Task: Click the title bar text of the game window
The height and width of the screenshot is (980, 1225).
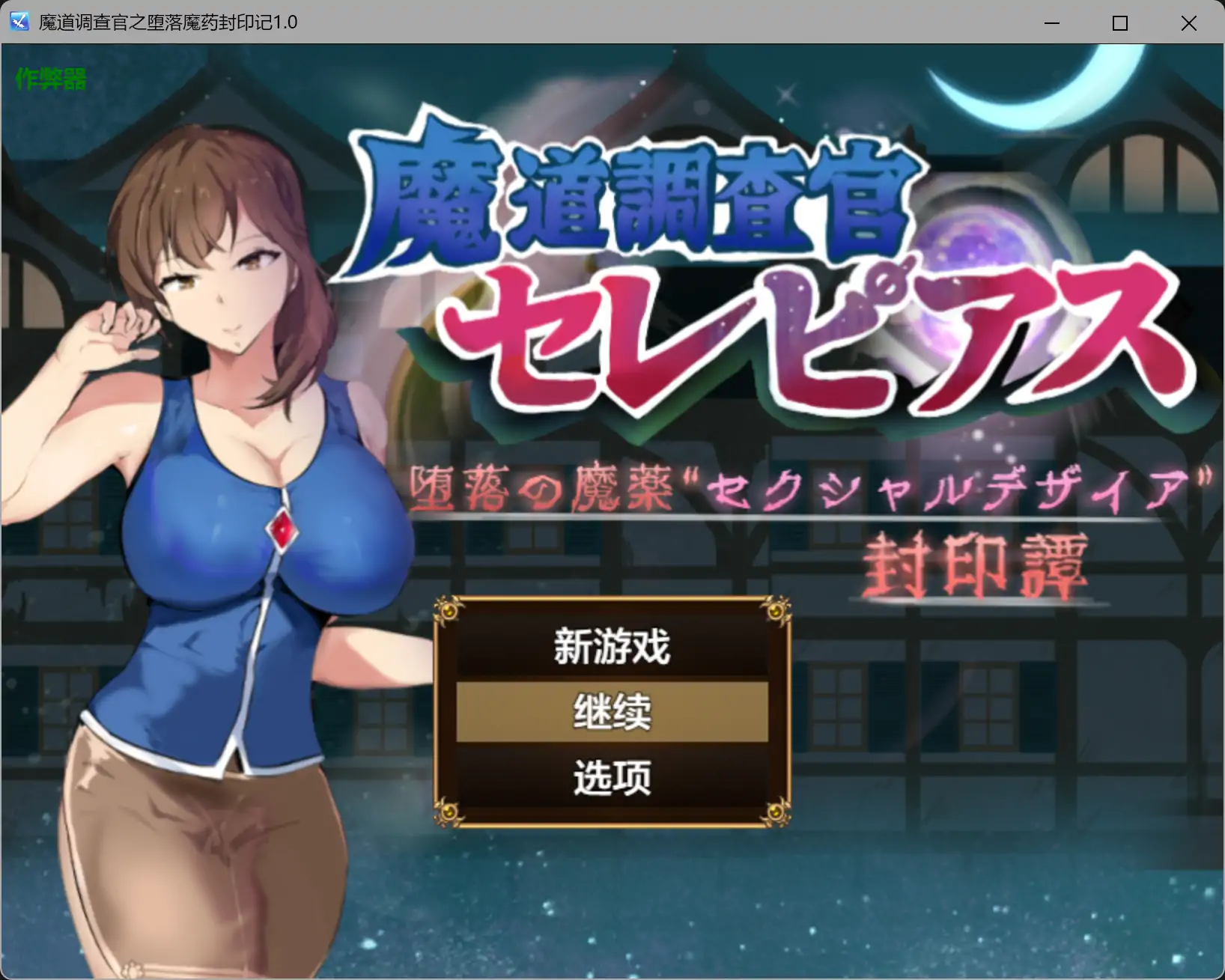Action: [x=165, y=22]
